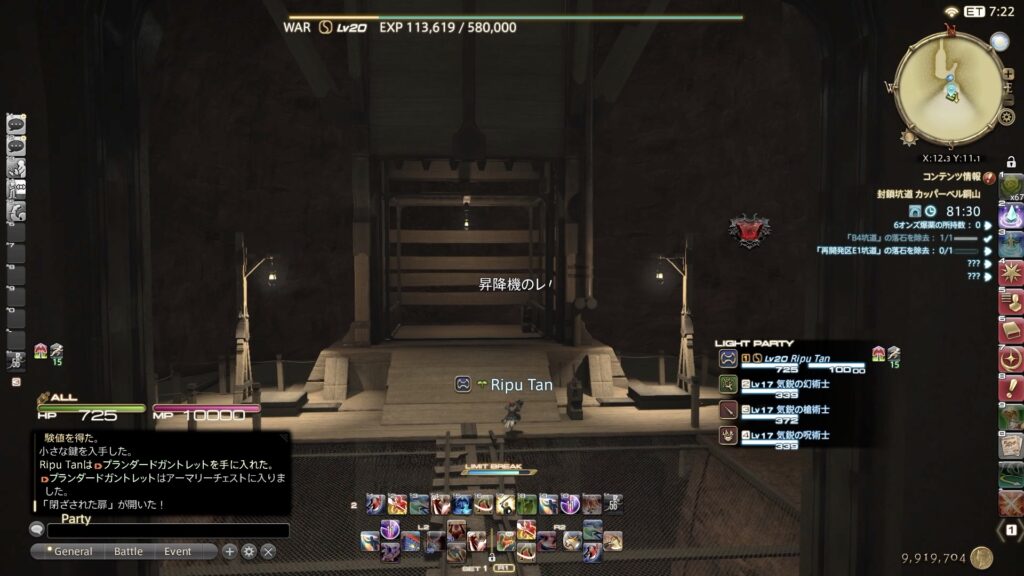Open the gil currency coin icon
Screen dimensions: 1024x576
[x=981, y=558]
